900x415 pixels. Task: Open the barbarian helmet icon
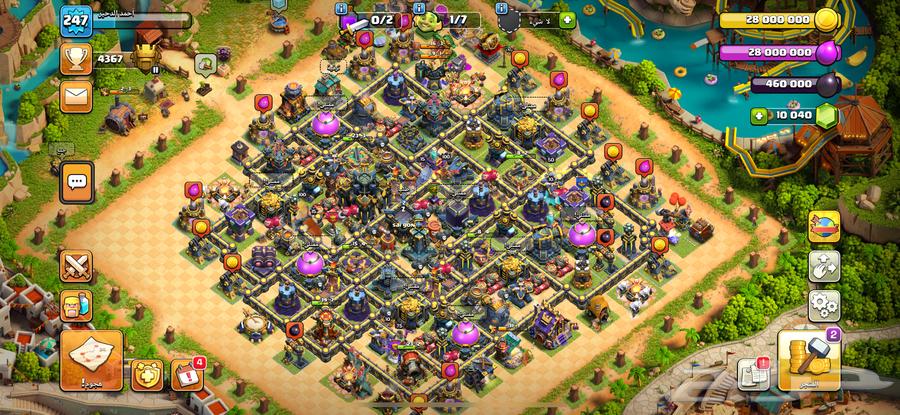(76, 305)
